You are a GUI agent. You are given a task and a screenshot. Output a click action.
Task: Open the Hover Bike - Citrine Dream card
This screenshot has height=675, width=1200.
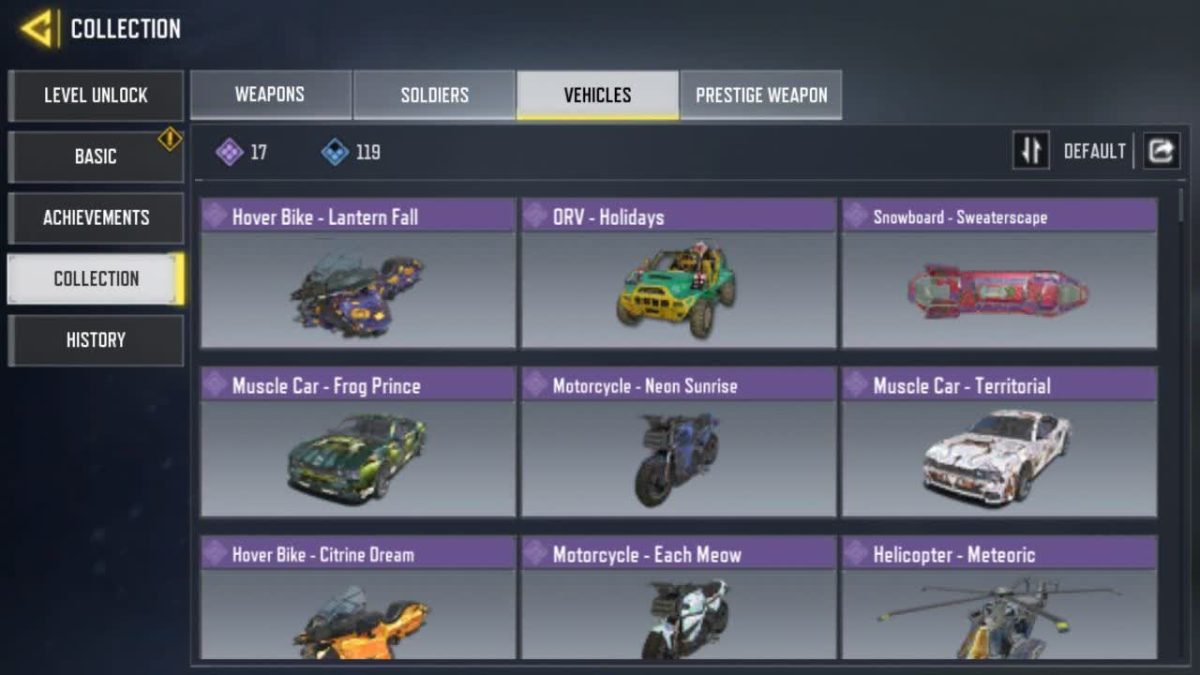[x=358, y=598]
